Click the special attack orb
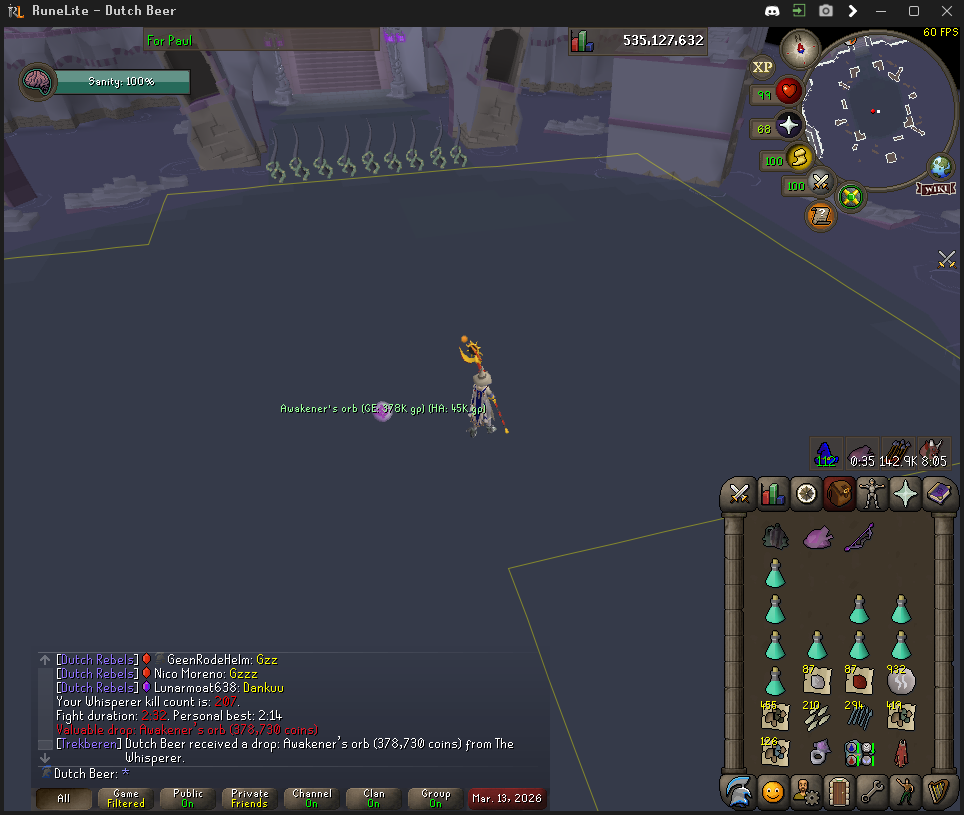Image resolution: width=964 pixels, height=815 pixels. pyautogui.click(x=821, y=183)
